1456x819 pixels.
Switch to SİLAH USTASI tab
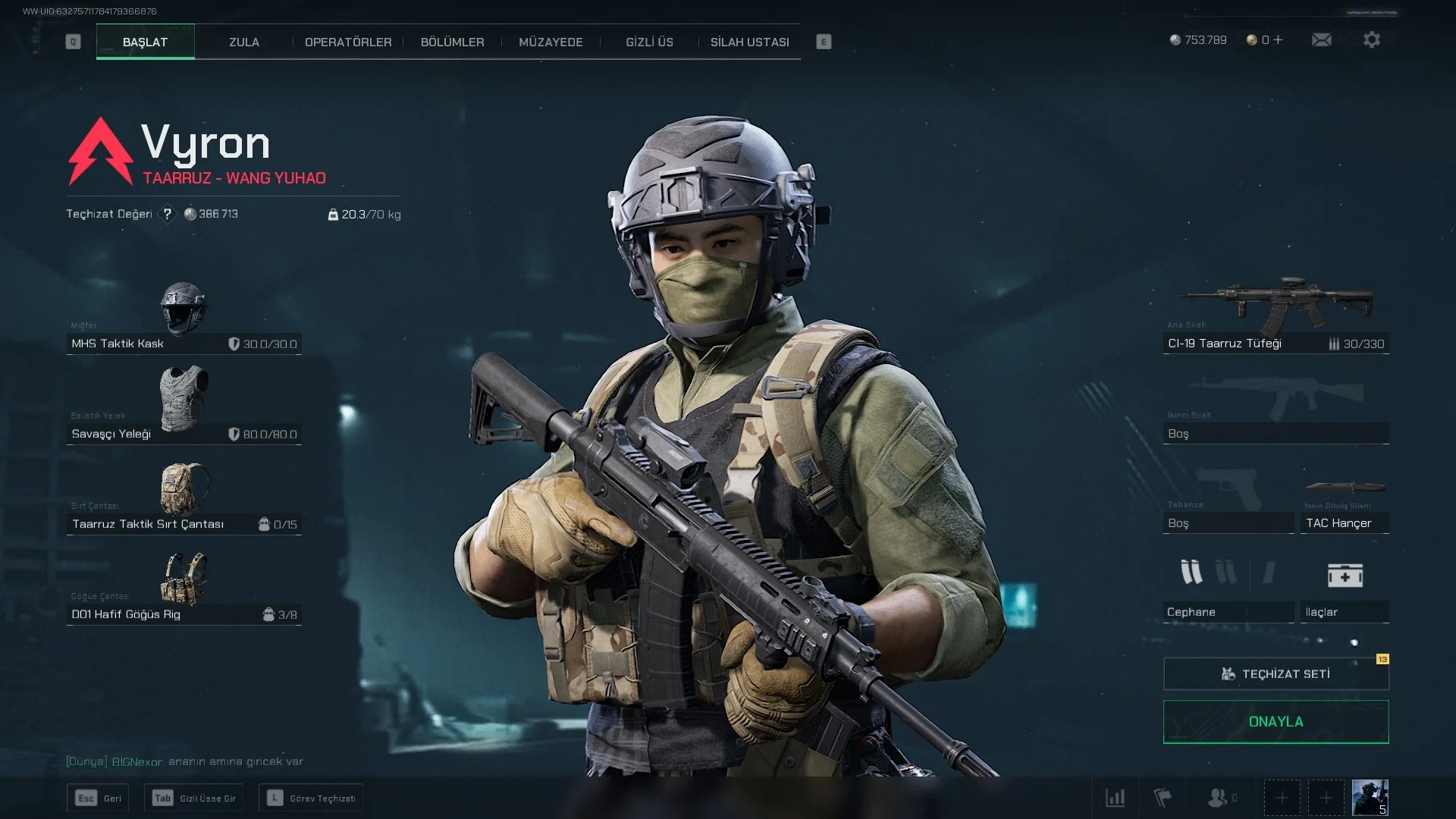pyautogui.click(x=749, y=42)
